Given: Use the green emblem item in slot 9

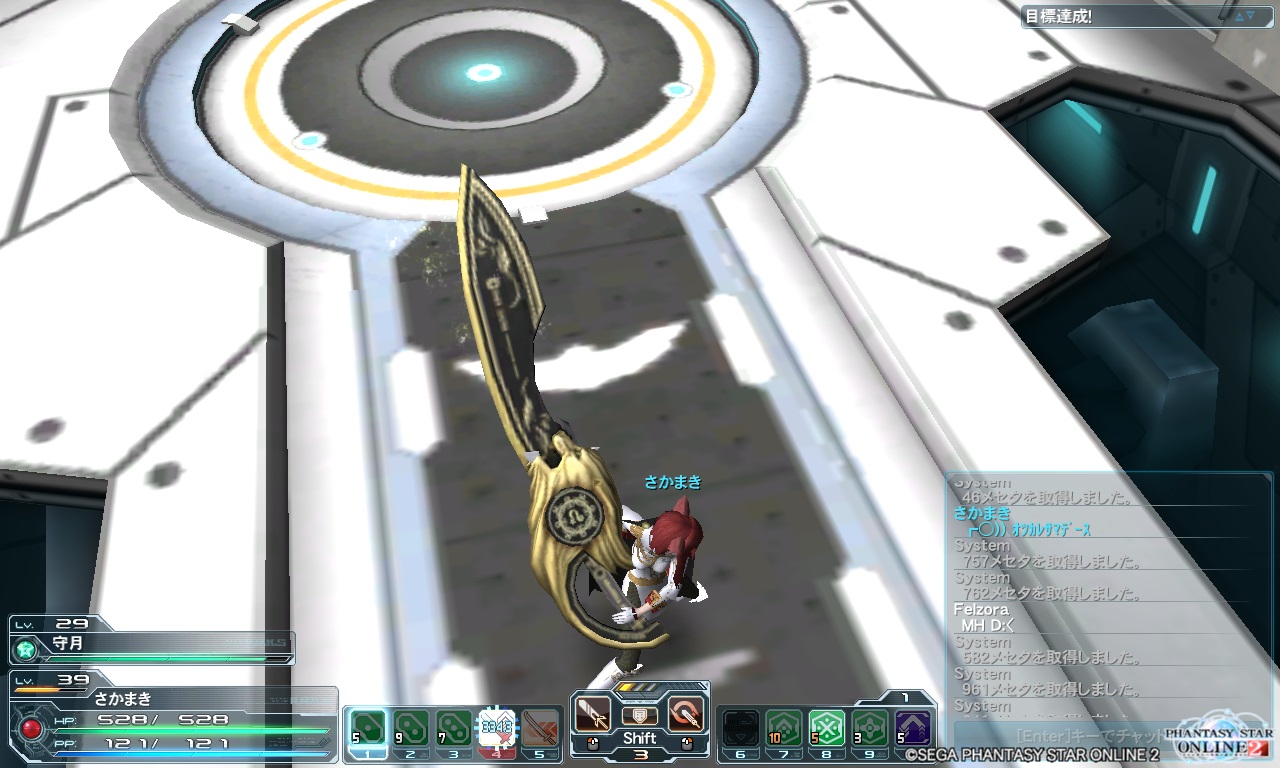Looking at the screenshot, I should click(x=870, y=727).
